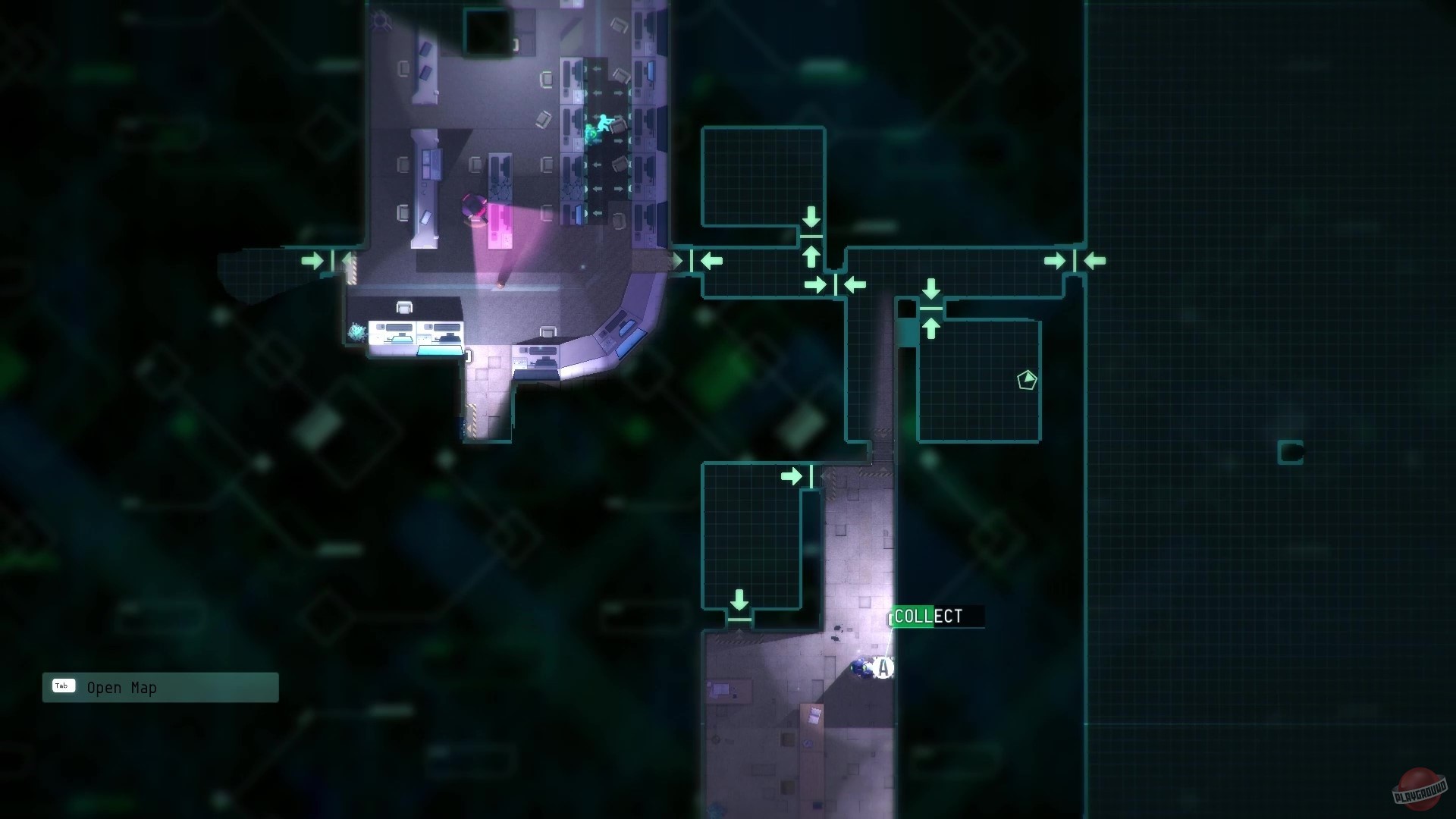
Task: Click the Tab key icon in the map prompt
Action: click(x=63, y=686)
